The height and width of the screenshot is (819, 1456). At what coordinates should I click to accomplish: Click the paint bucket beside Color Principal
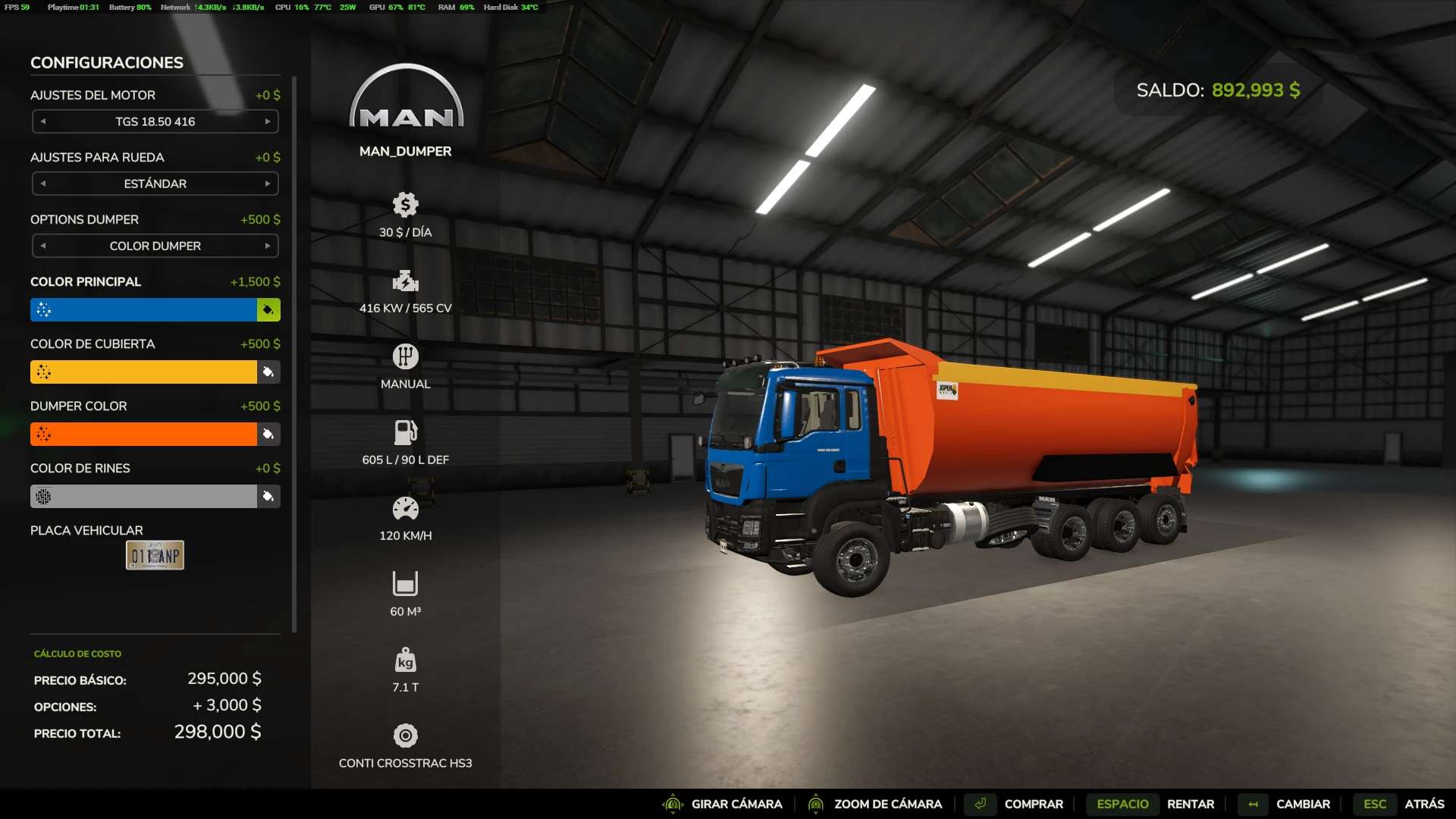(268, 309)
